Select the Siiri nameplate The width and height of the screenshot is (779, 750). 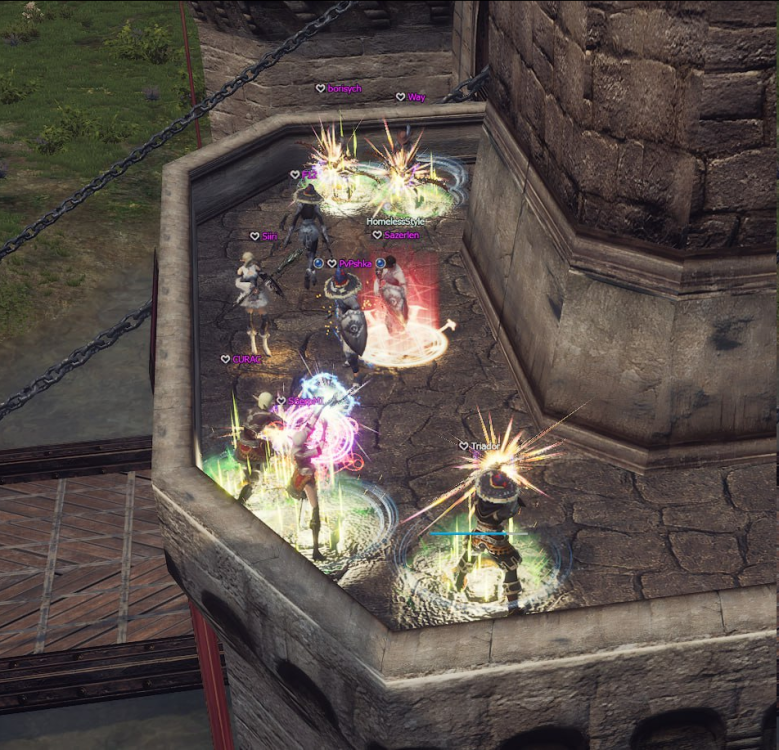pos(269,236)
